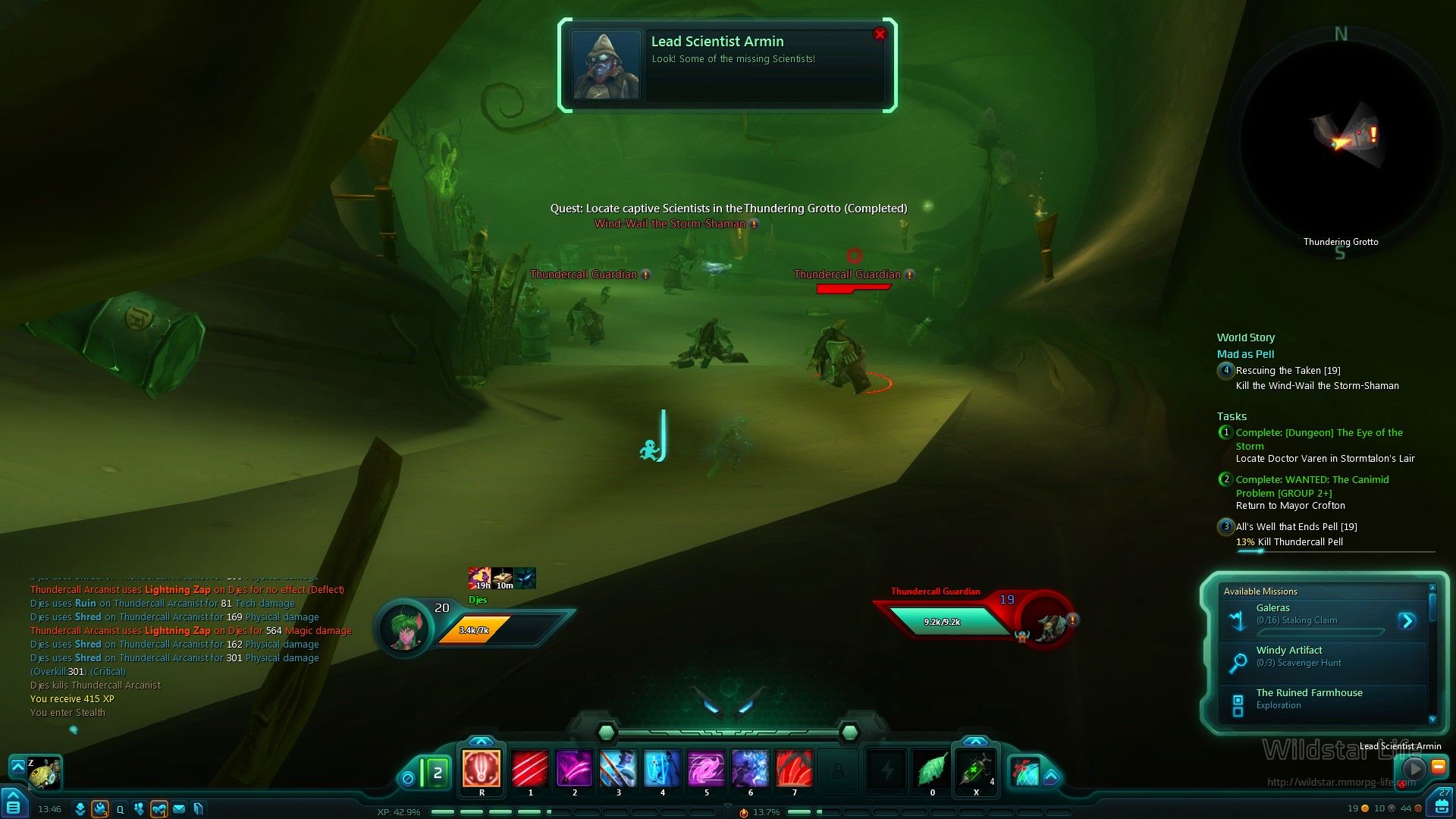This screenshot has width=1456, height=819.
Task: Activate the red slash ability in slot 7
Action: pyautogui.click(x=794, y=768)
